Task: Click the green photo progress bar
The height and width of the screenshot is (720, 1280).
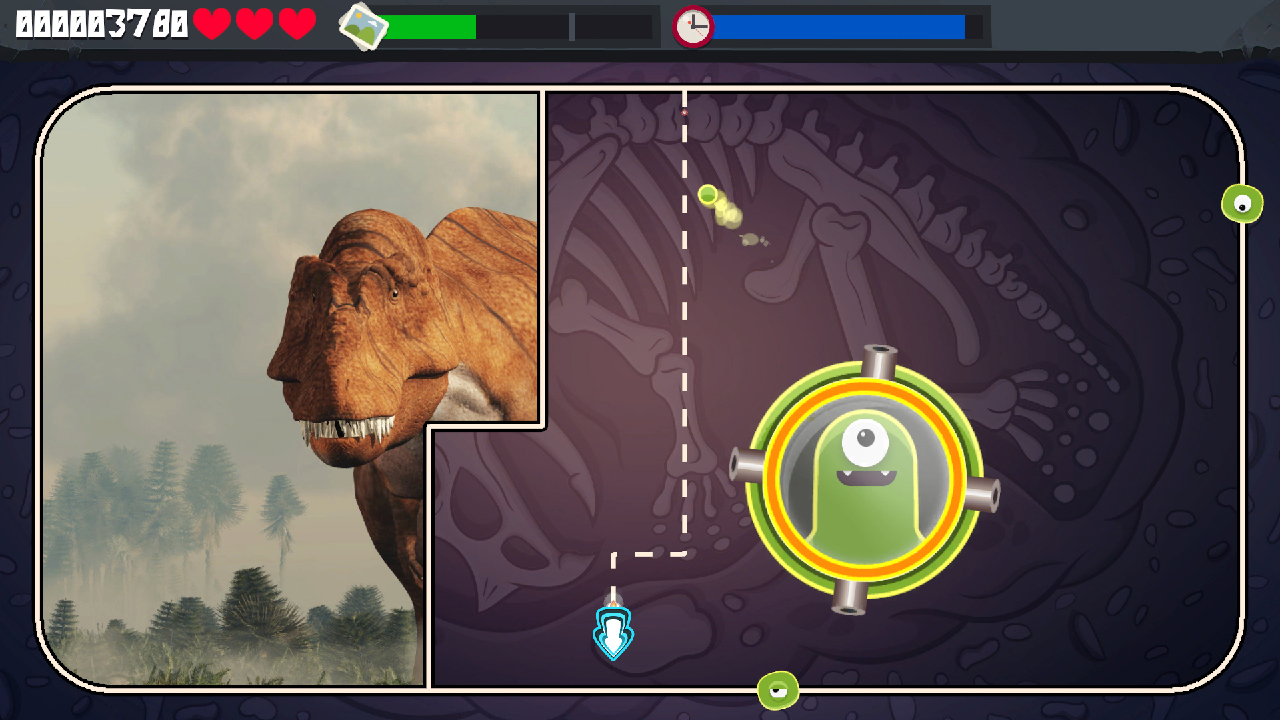Action: 430,26
